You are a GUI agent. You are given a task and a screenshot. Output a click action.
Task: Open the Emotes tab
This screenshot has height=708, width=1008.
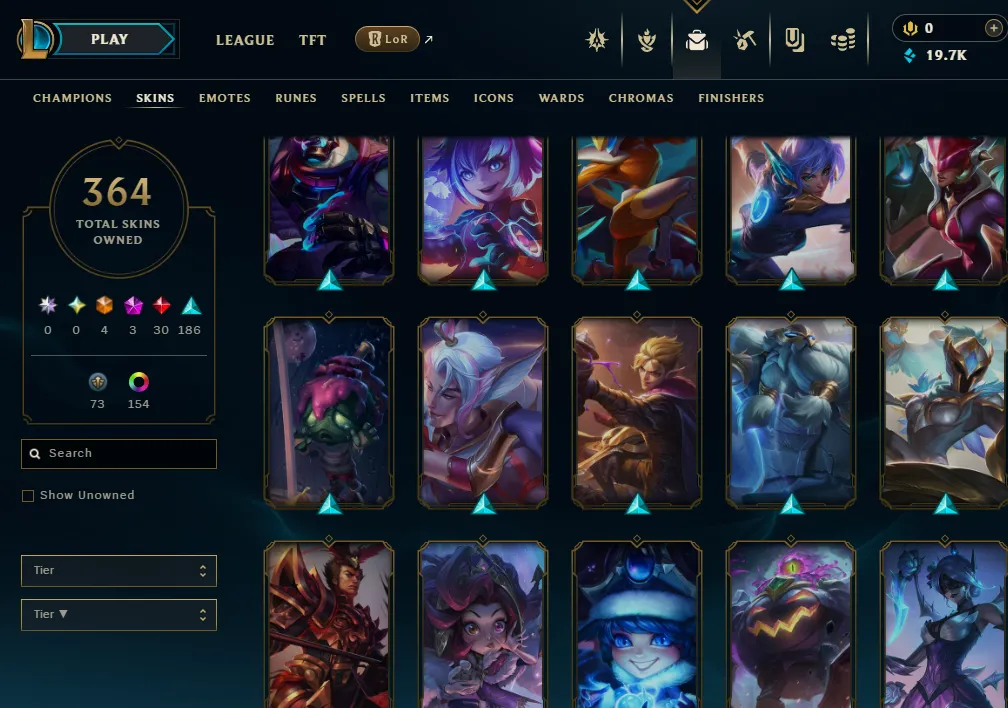[225, 98]
